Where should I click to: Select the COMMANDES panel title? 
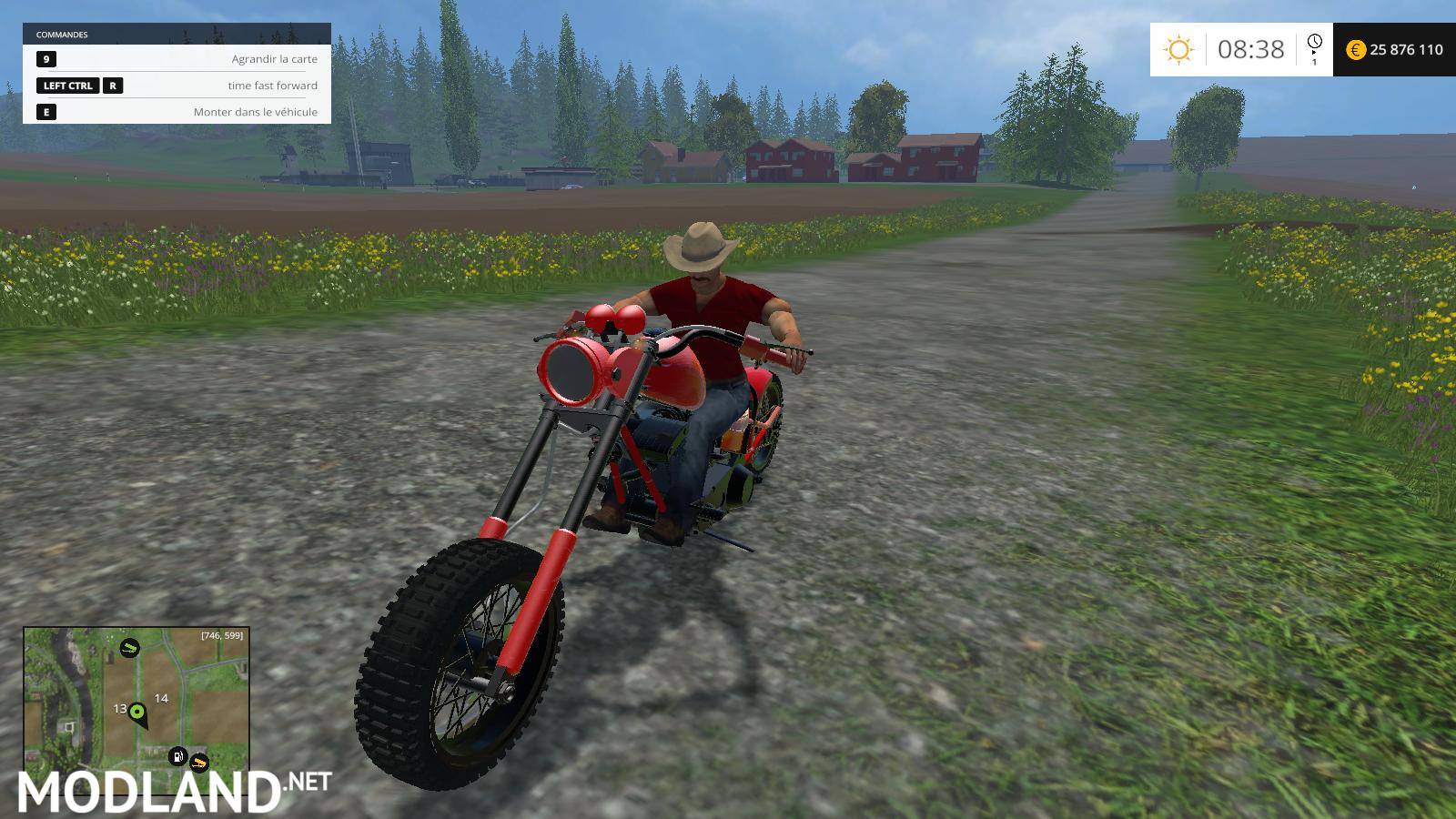[61, 35]
